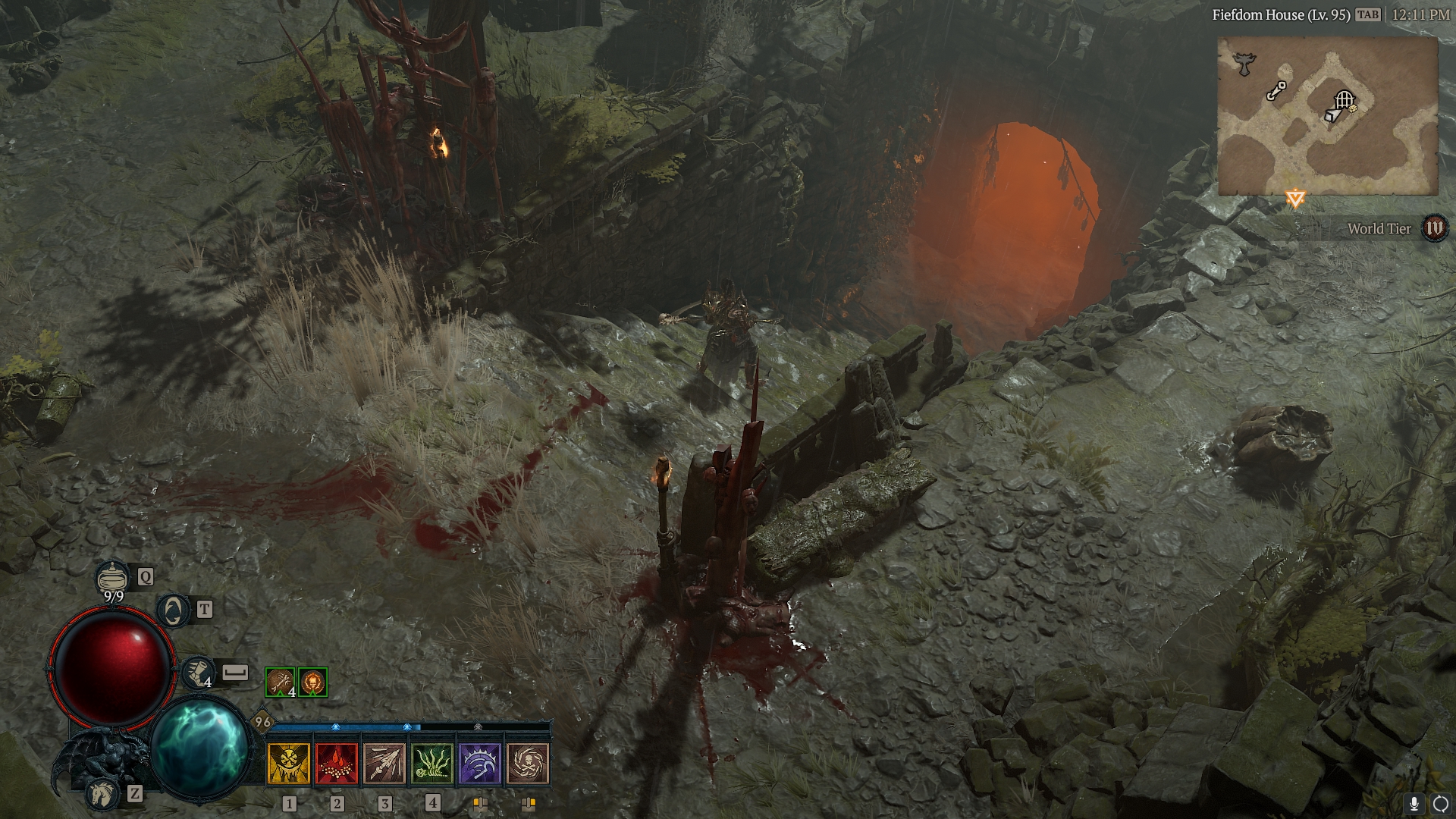
Task: Trigger the evade boot icon
Action: [197, 673]
